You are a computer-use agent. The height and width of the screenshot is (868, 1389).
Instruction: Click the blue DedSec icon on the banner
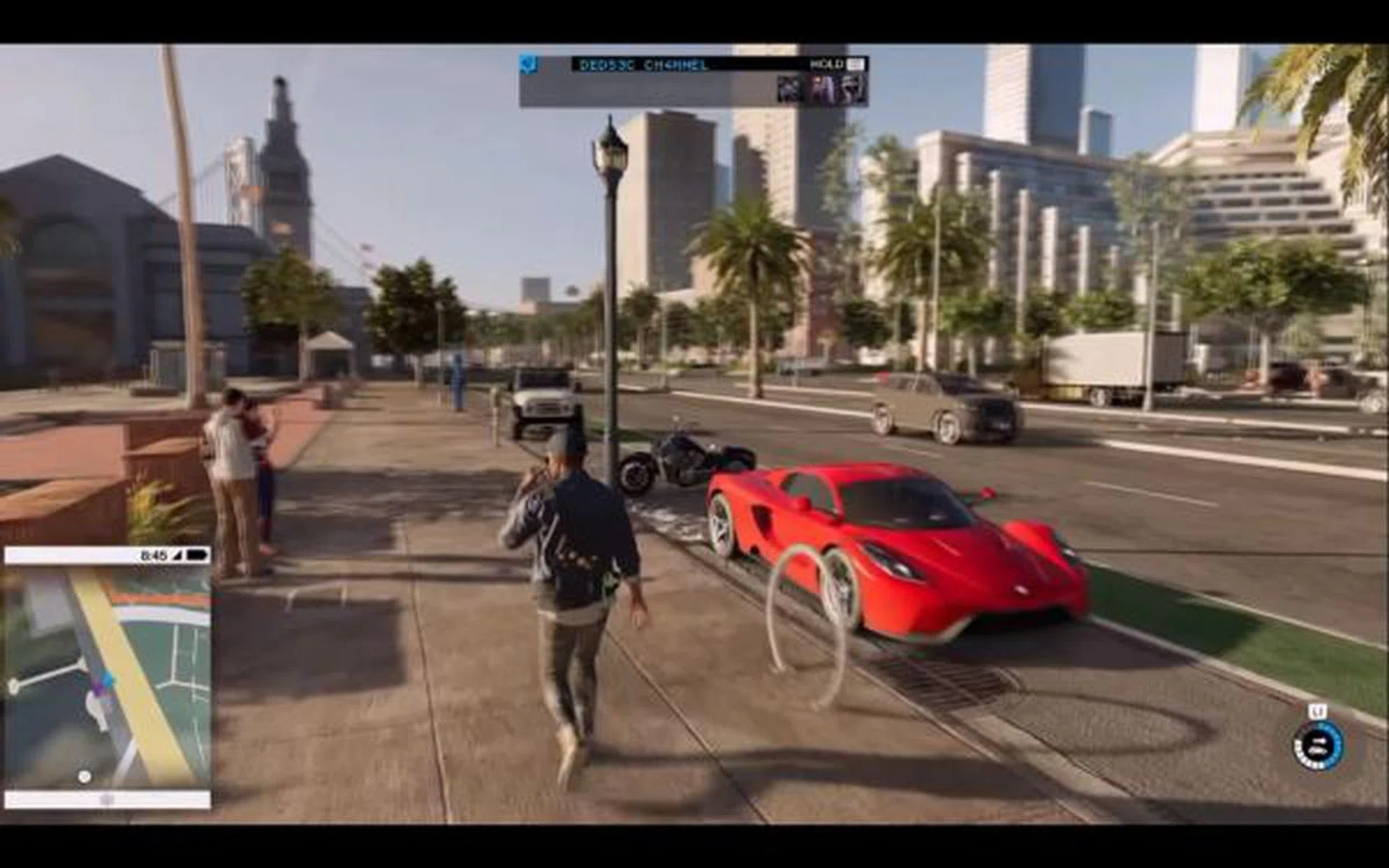tap(530, 64)
